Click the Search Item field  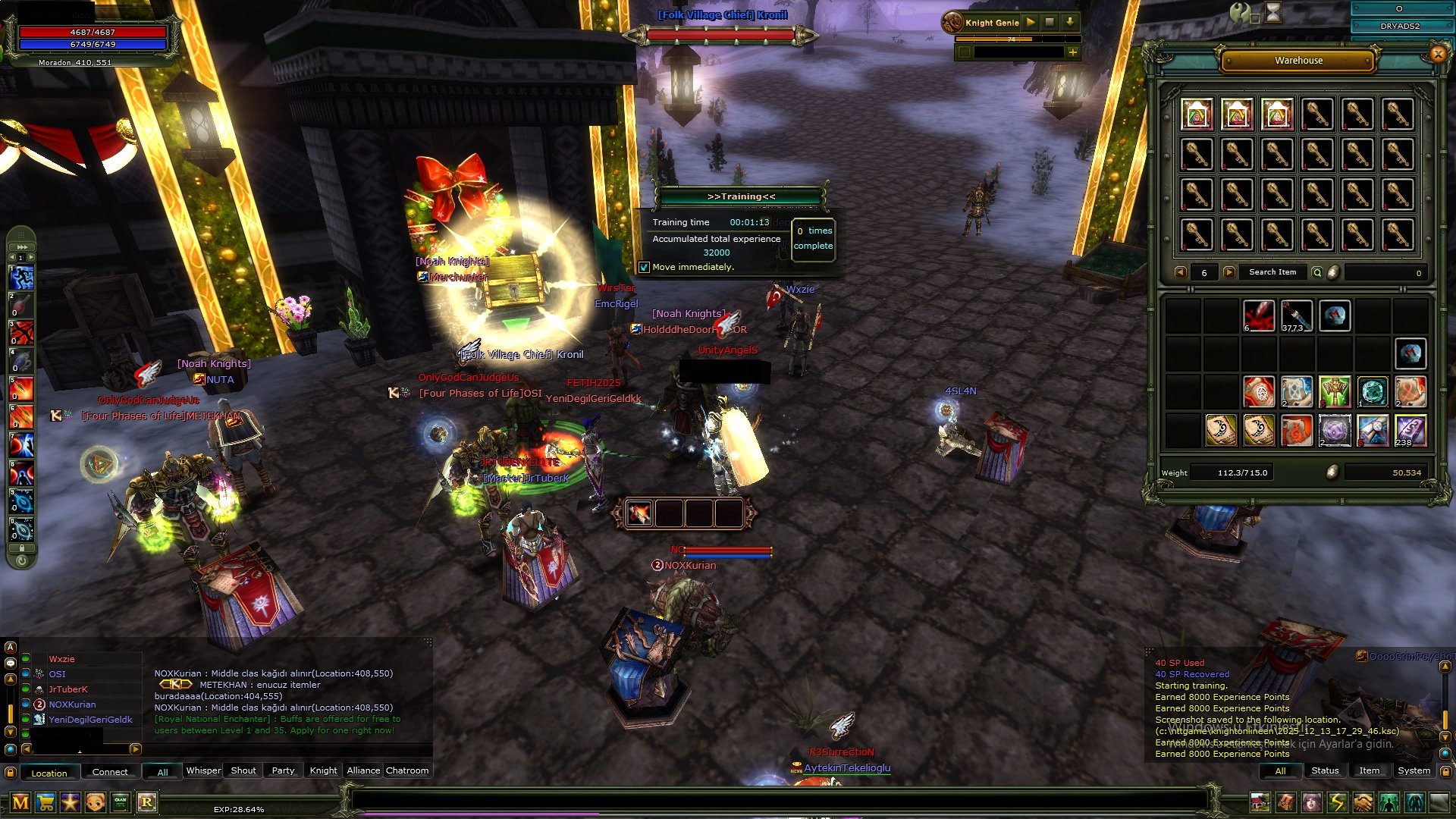coord(1272,272)
